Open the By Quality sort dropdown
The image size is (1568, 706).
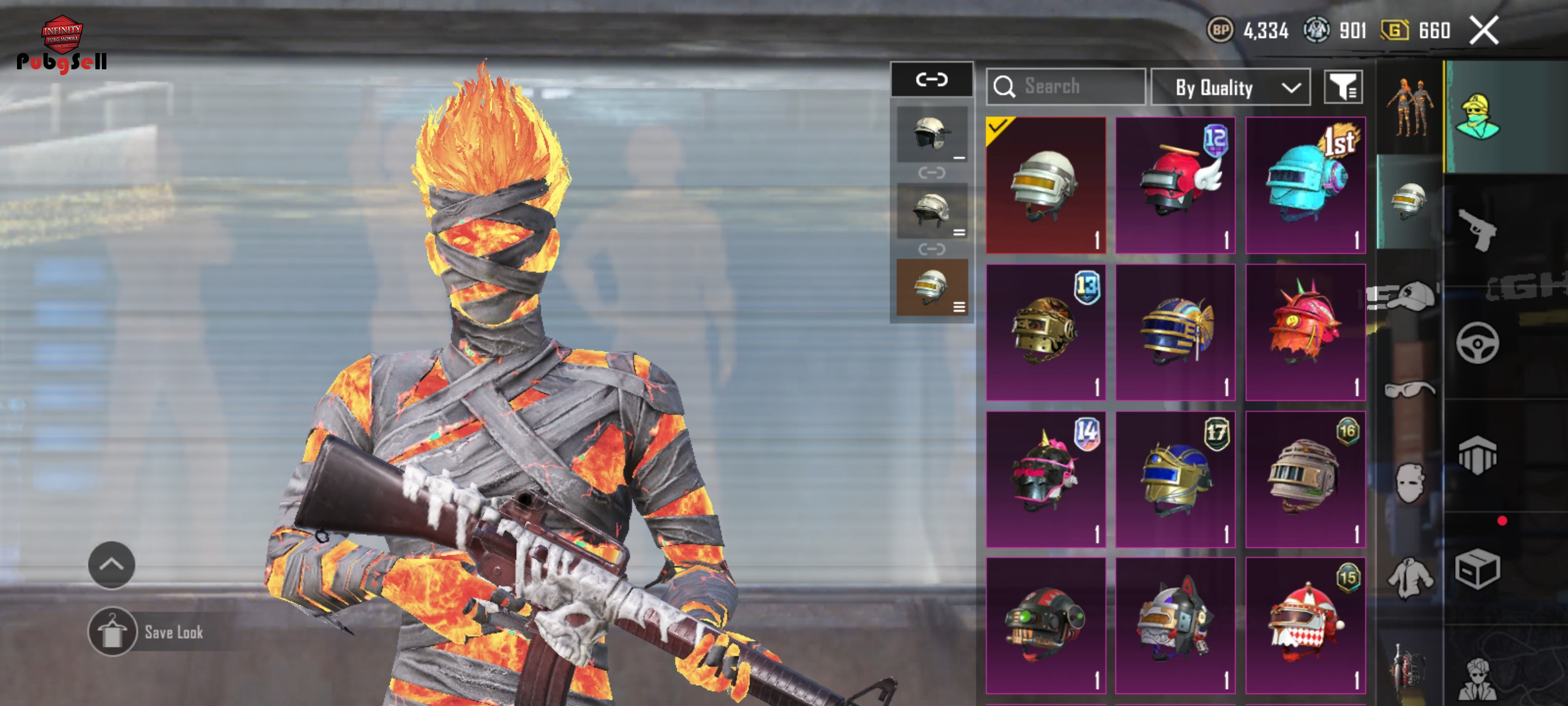pyautogui.click(x=1230, y=87)
